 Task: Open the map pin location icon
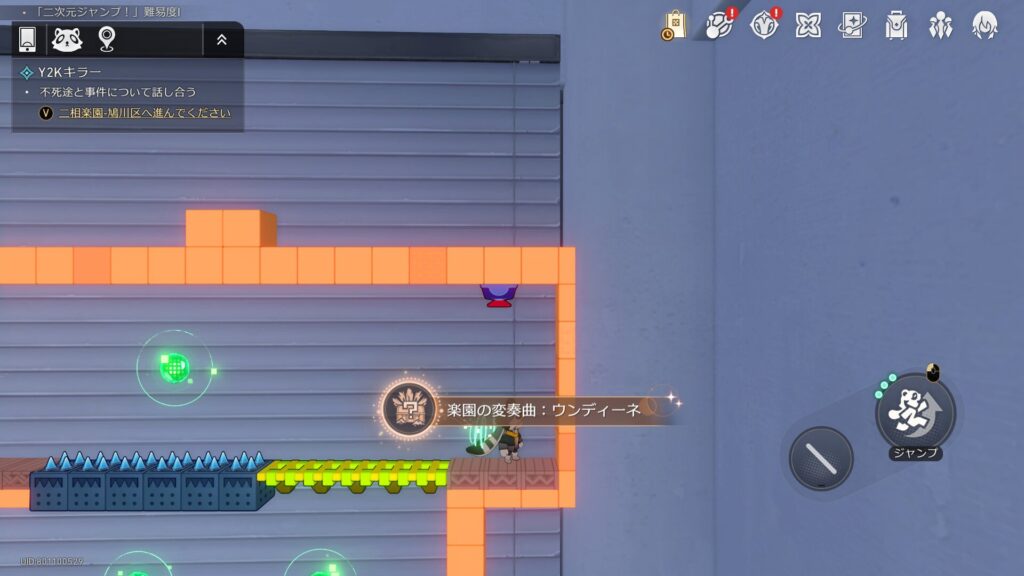tap(107, 39)
